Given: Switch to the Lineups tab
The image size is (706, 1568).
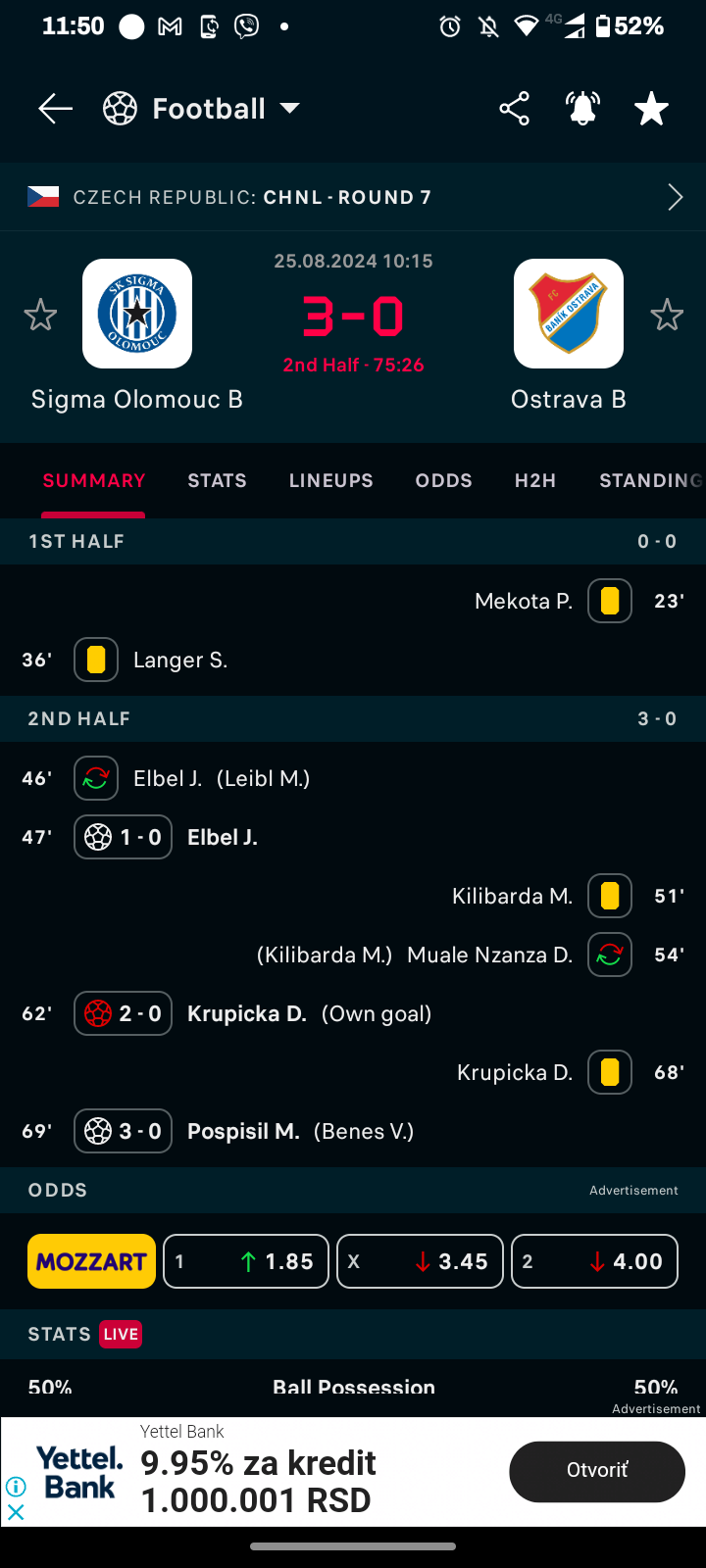Looking at the screenshot, I should click(330, 481).
